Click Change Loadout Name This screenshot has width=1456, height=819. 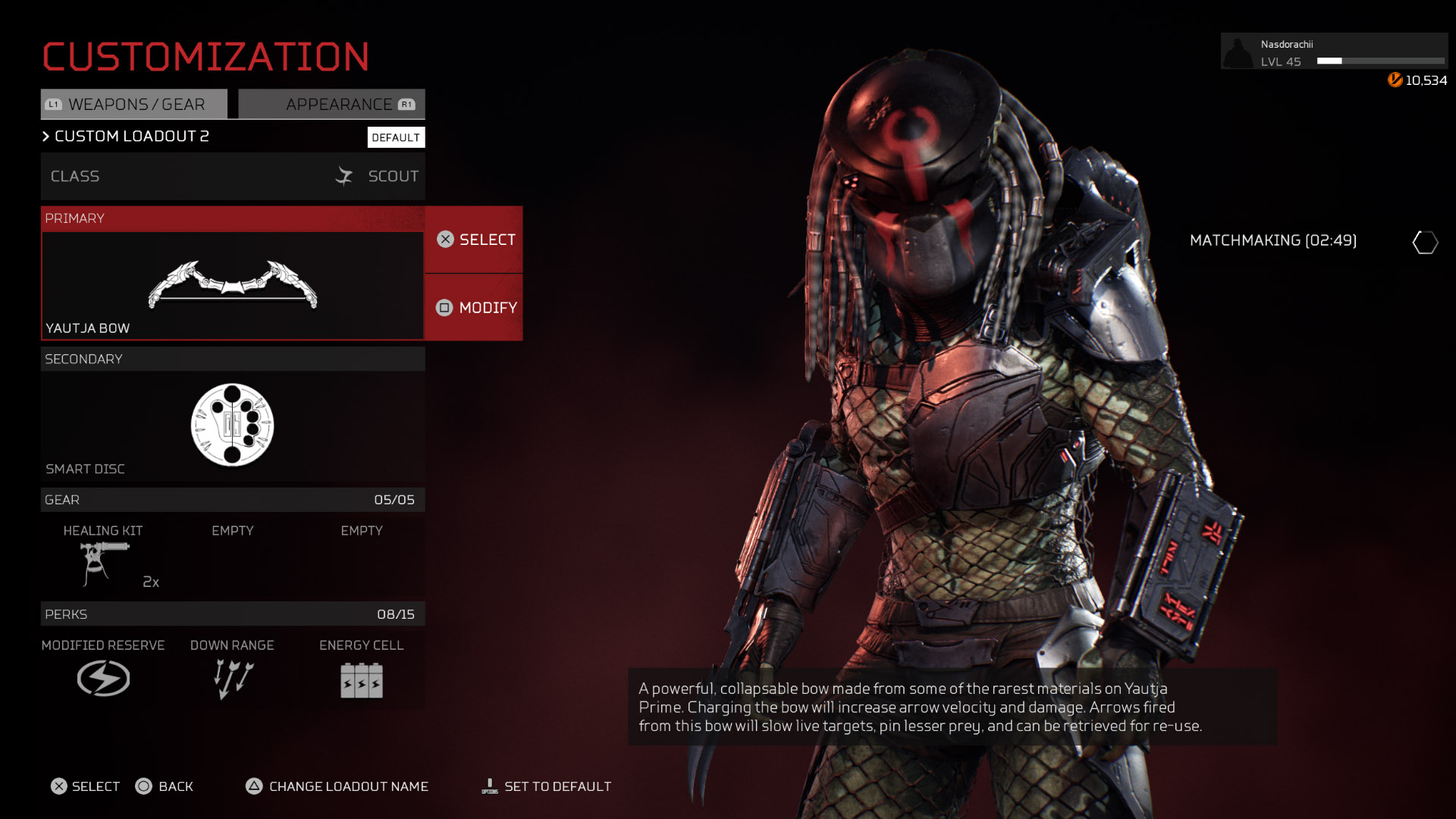point(337,786)
